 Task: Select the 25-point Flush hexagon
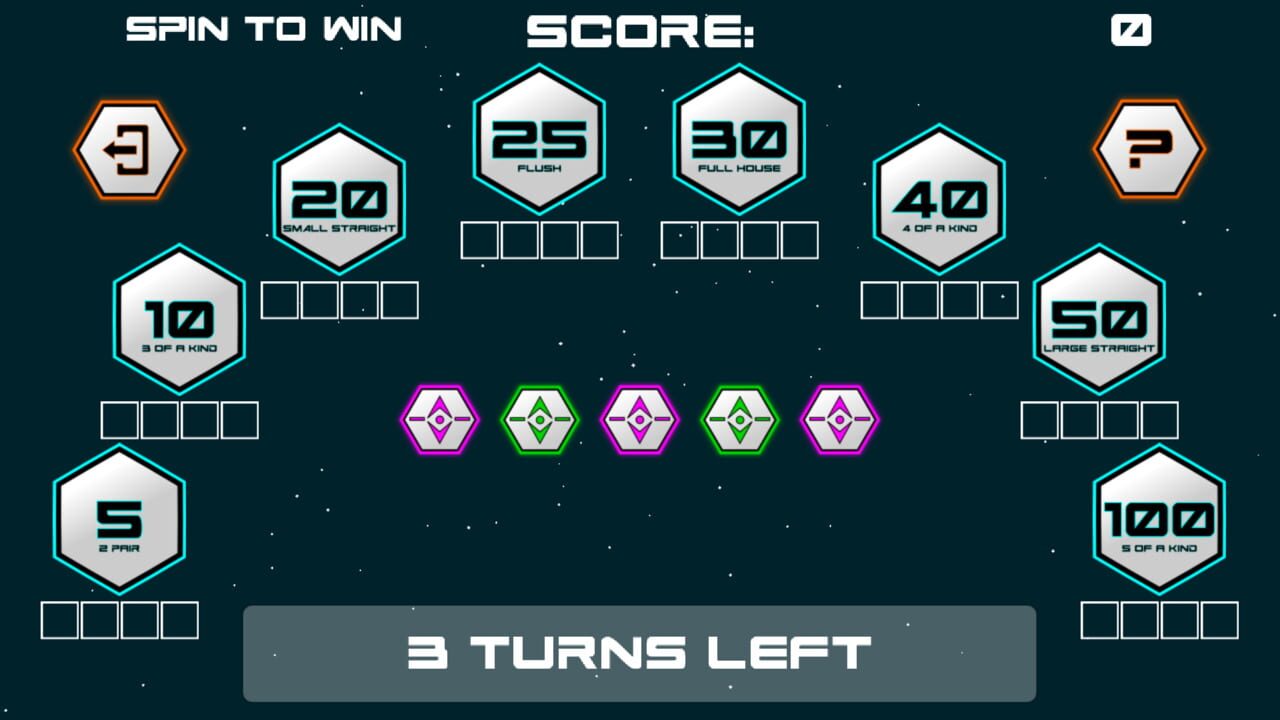click(x=538, y=139)
